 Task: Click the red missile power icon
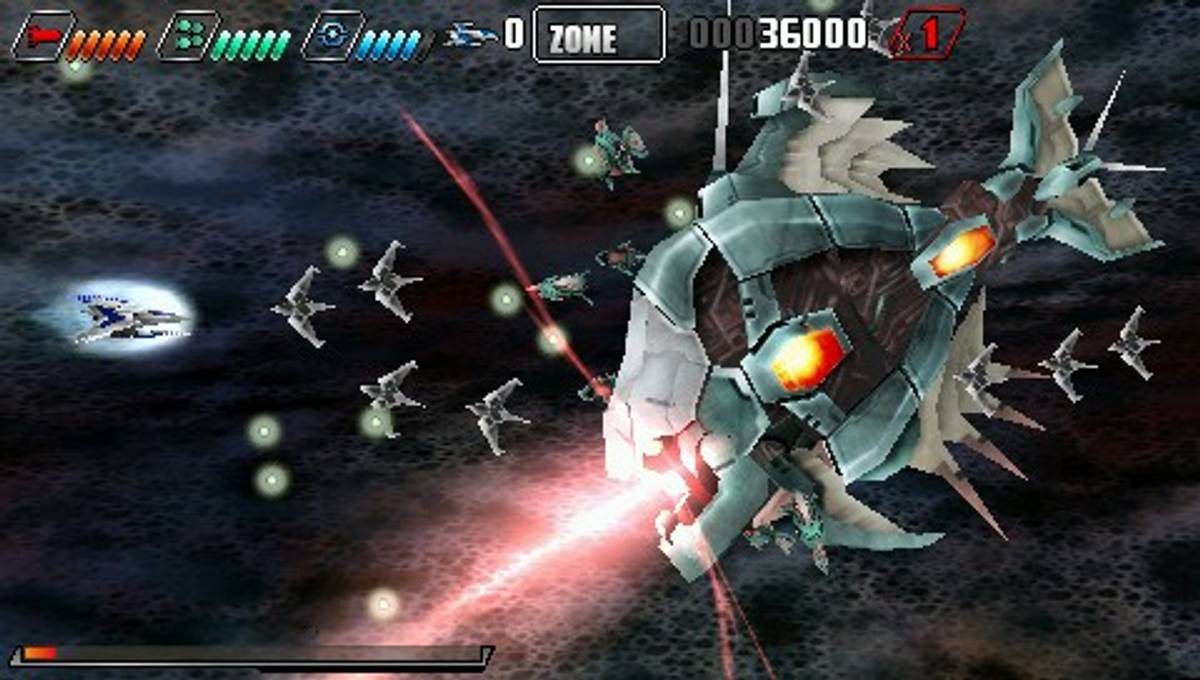(42, 37)
